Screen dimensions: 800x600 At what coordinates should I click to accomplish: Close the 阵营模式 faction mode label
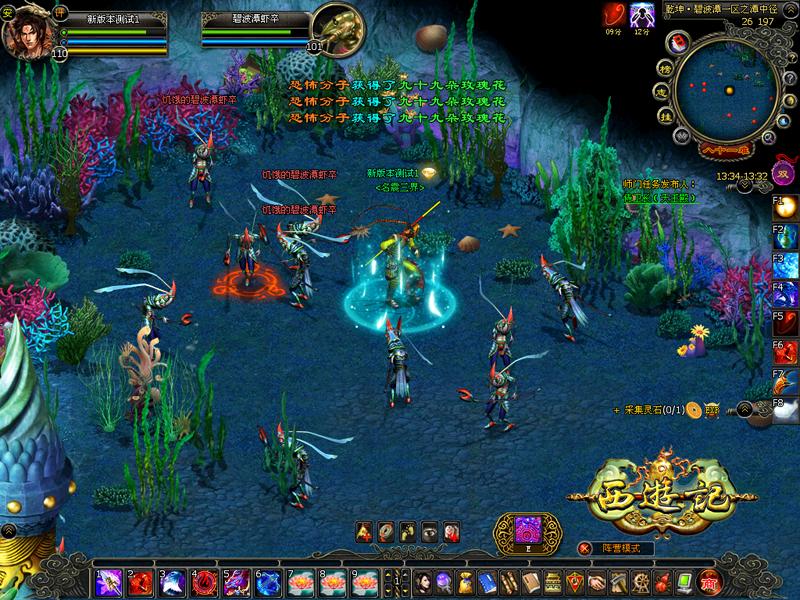click(584, 548)
